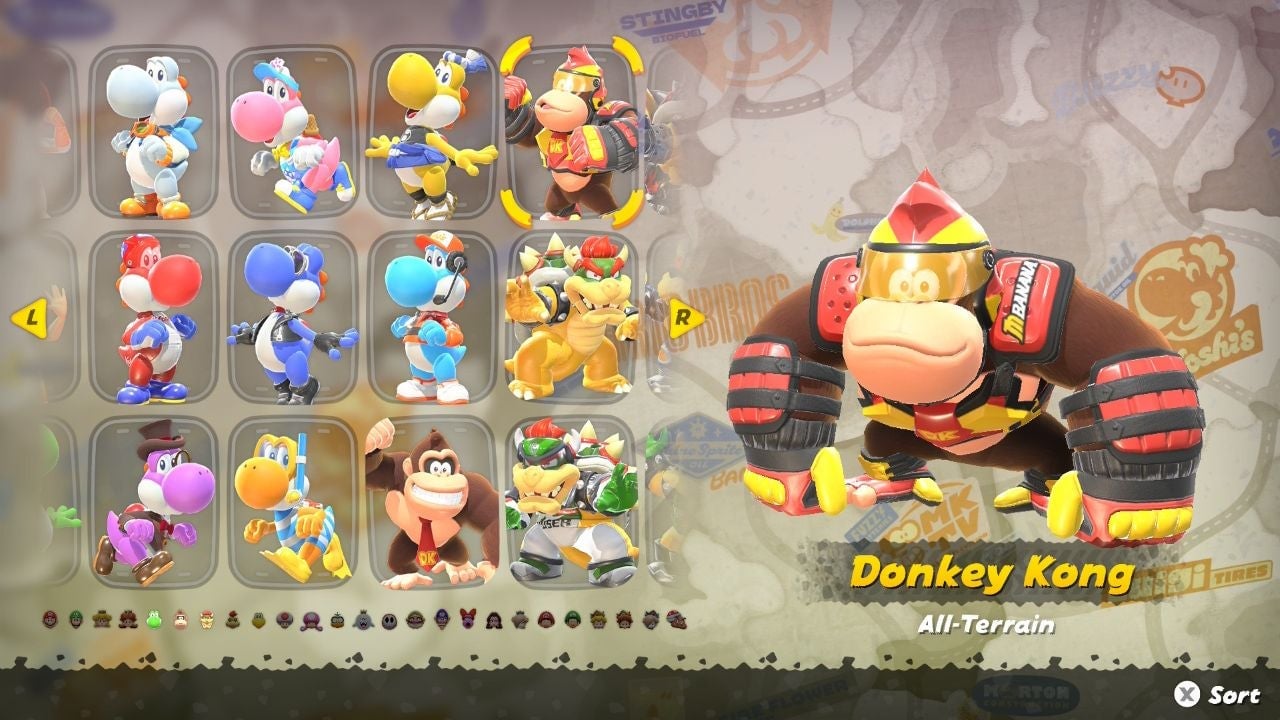1280x720 pixels.
Task: Select Peach's head icon
Action: [100, 620]
